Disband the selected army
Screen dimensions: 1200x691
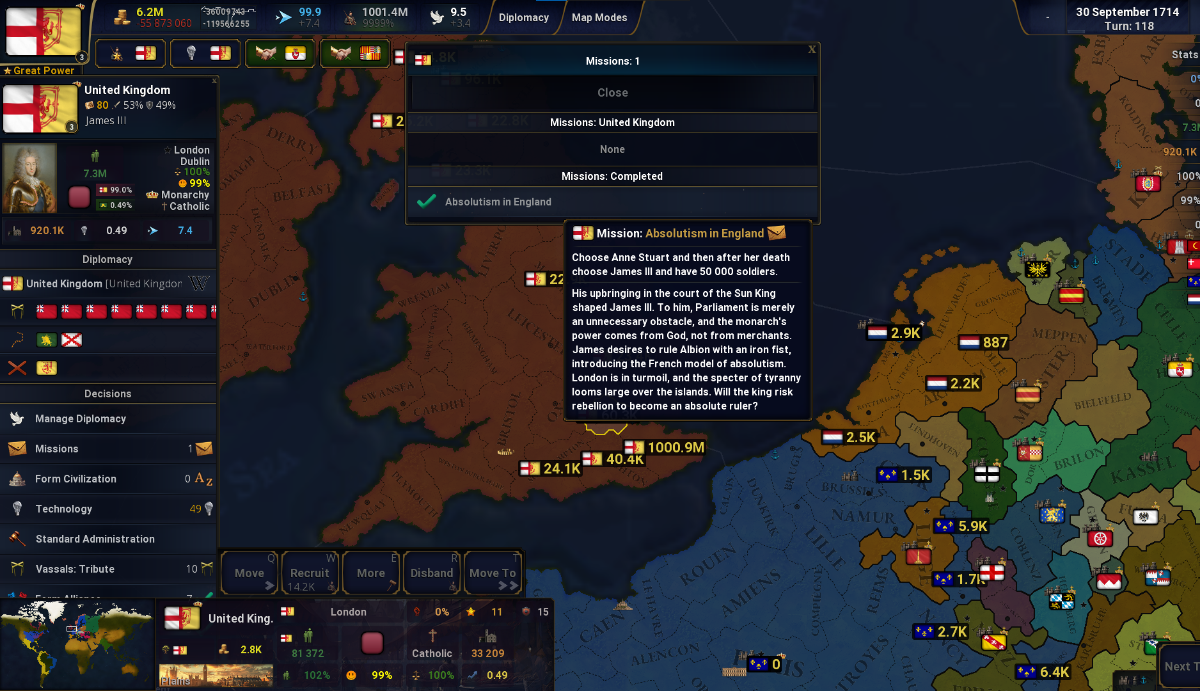tap(432, 573)
